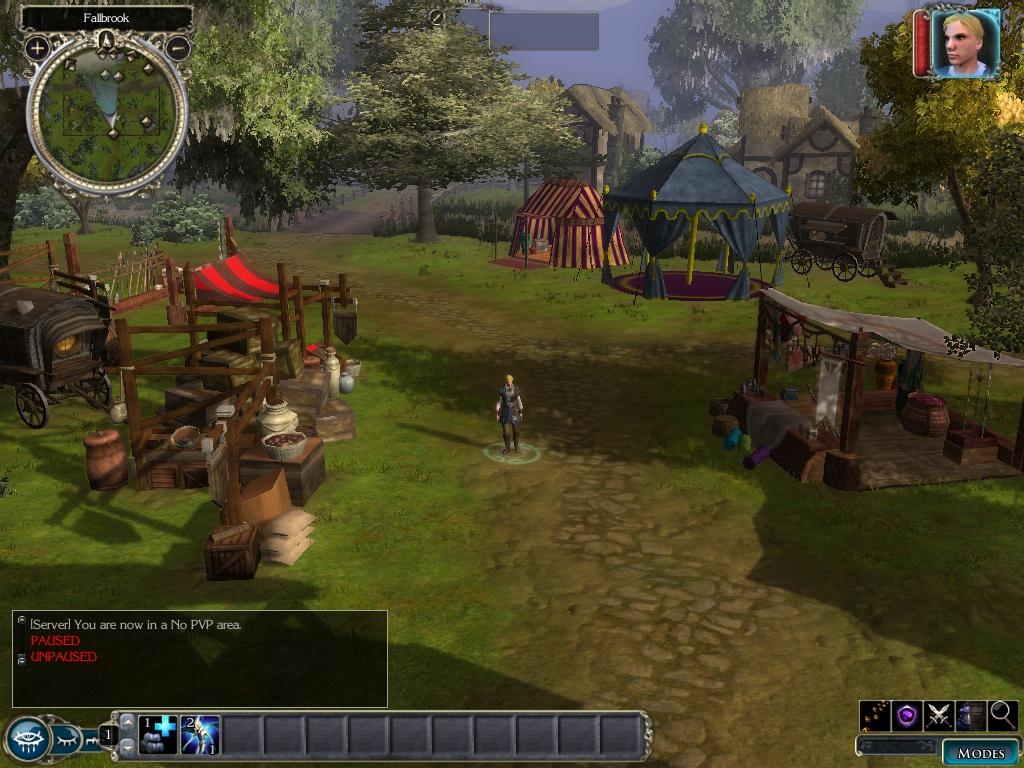Toggle the footprints tracking mode icon

pyautogui.click(x=875, y=715)
